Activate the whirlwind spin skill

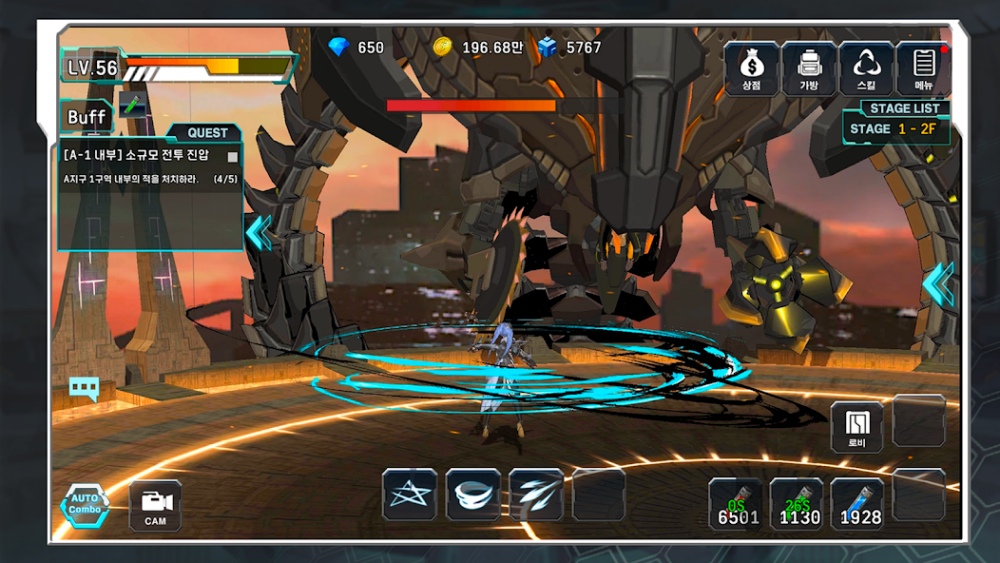point(473,494)
